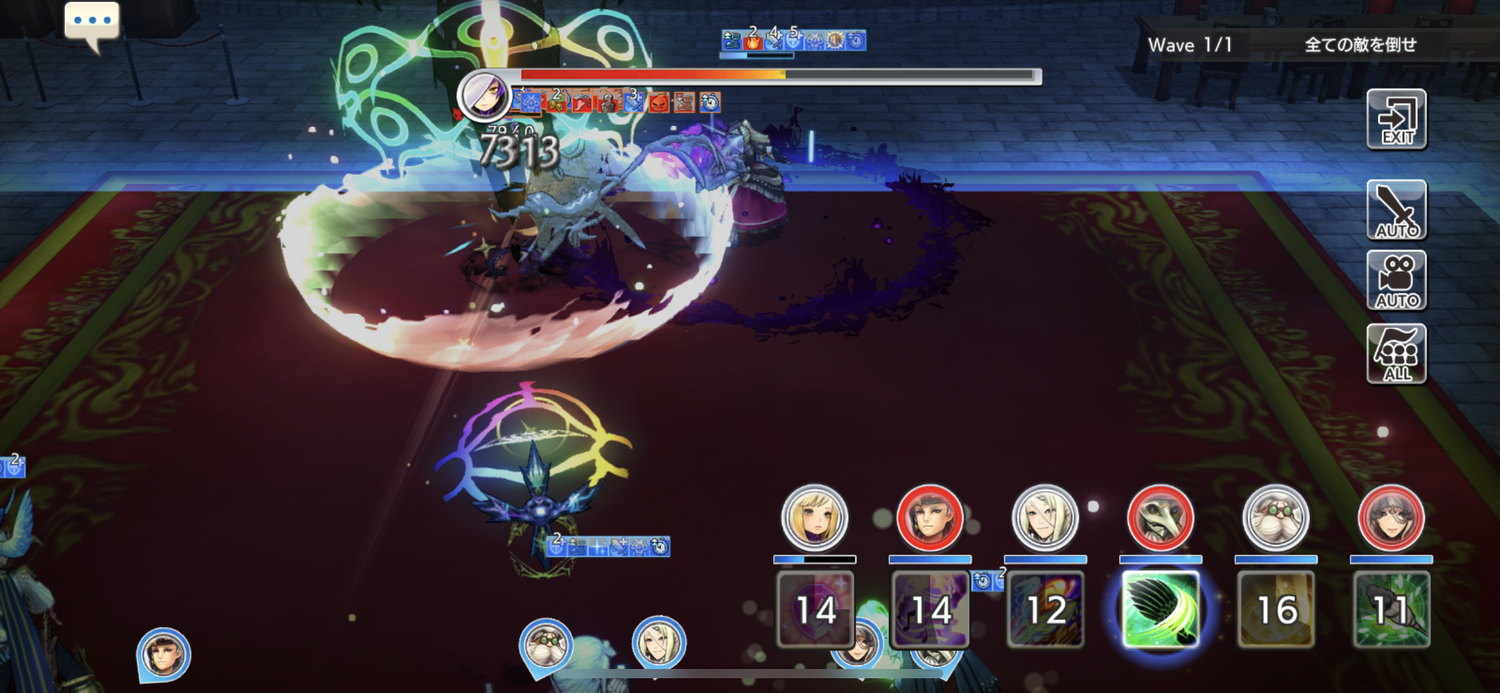Choose the pale long-haired party portrait
Viewport: 1500px width, 693px height.
point(1045,518)
